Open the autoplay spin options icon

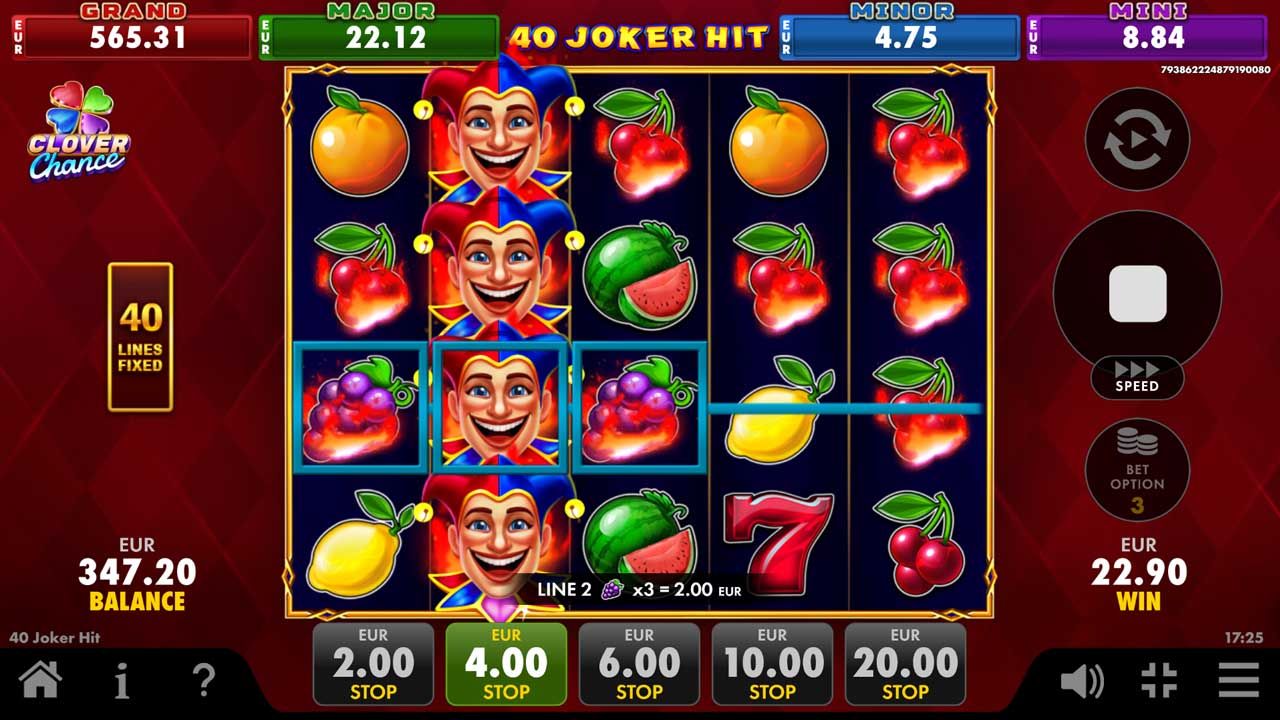1136,140
